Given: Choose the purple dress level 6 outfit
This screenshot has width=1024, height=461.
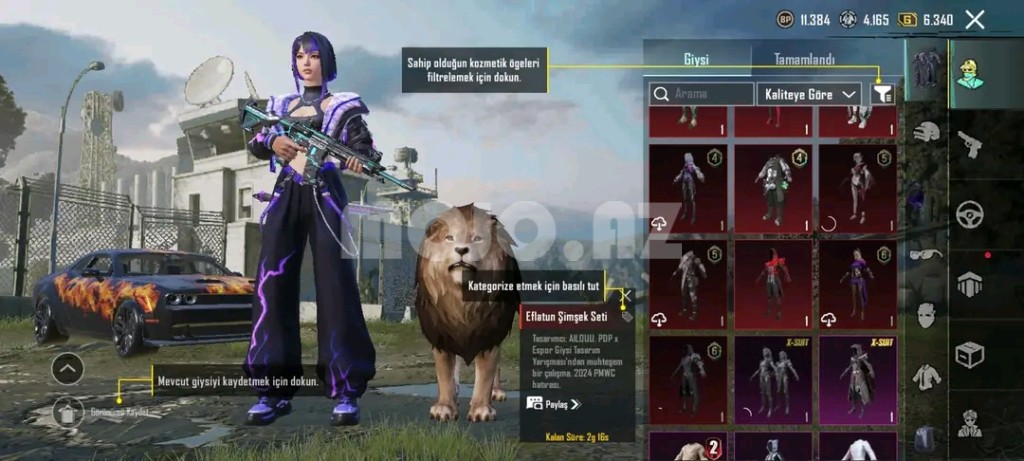Looking at the screenshot, I should point(856,284).
